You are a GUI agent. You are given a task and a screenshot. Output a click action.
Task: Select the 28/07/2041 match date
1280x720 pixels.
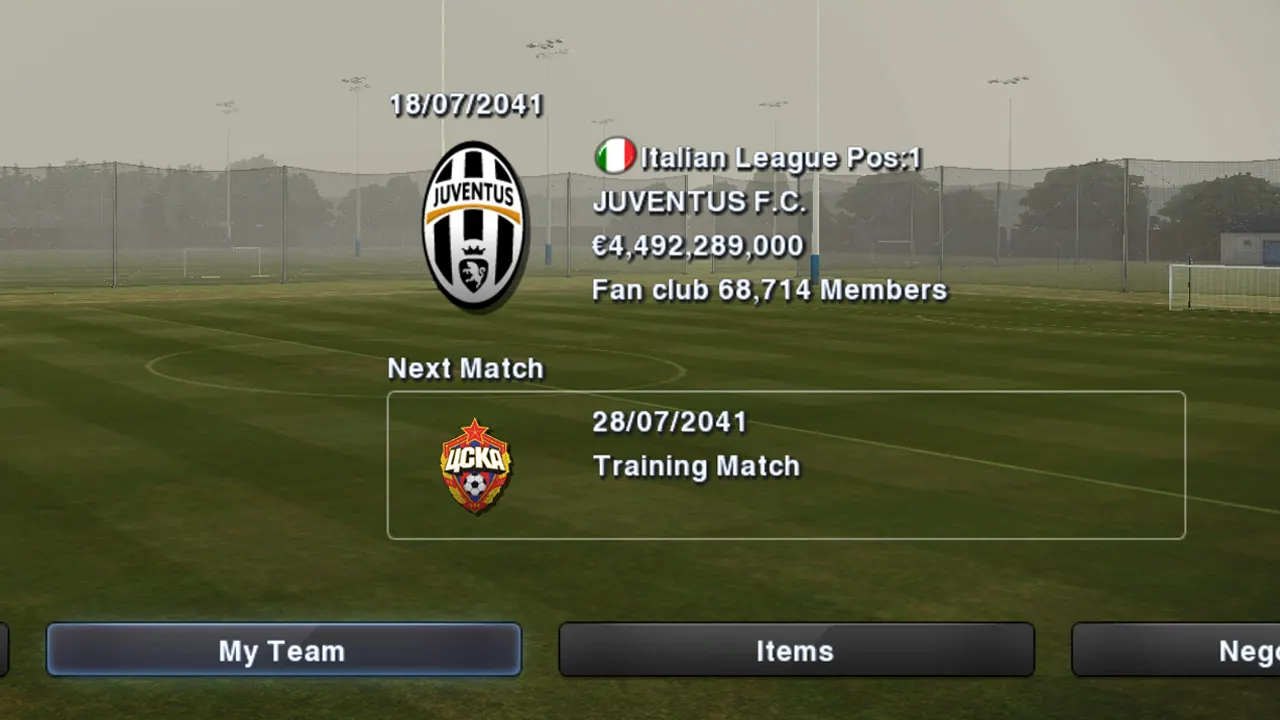point(669,422)
